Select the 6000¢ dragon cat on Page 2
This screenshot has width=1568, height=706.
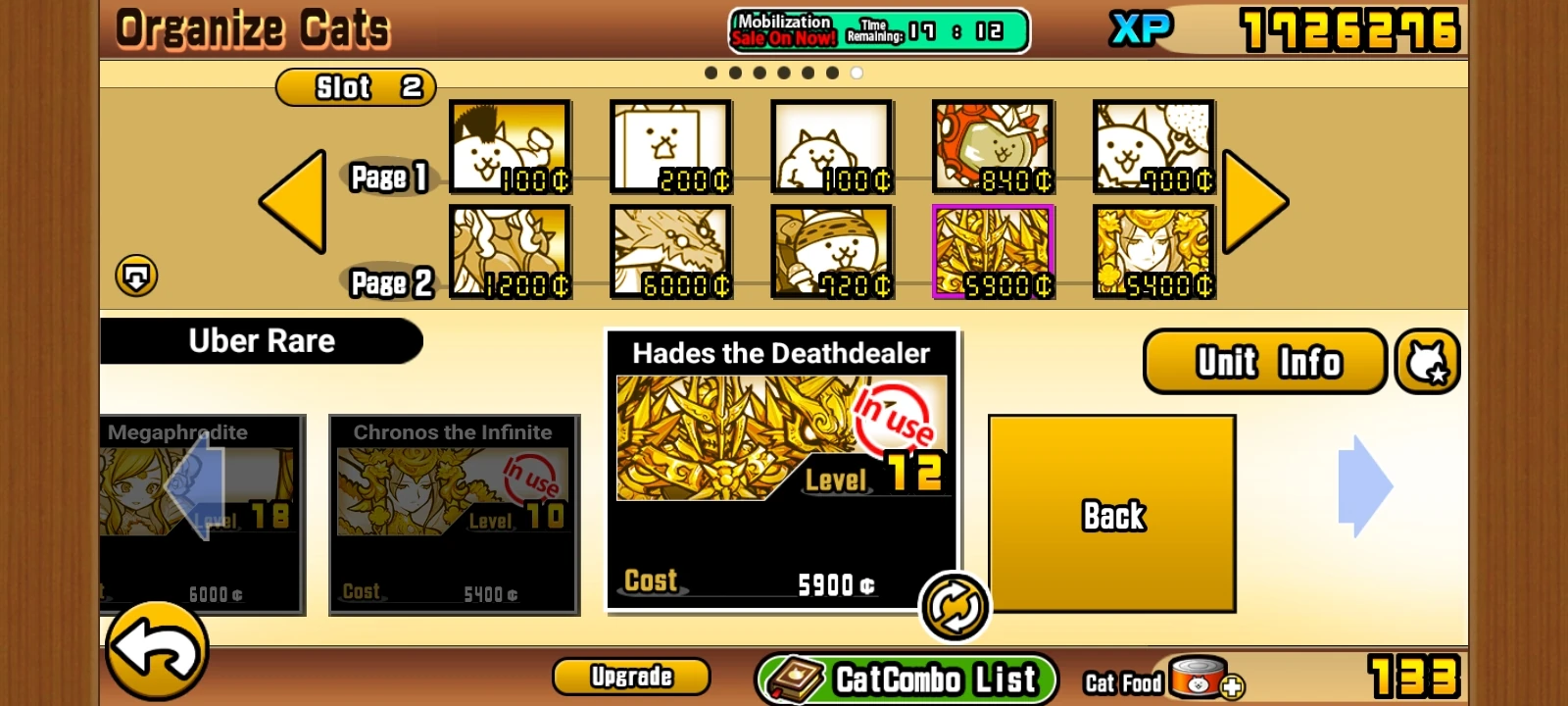[x=670, y=250]
